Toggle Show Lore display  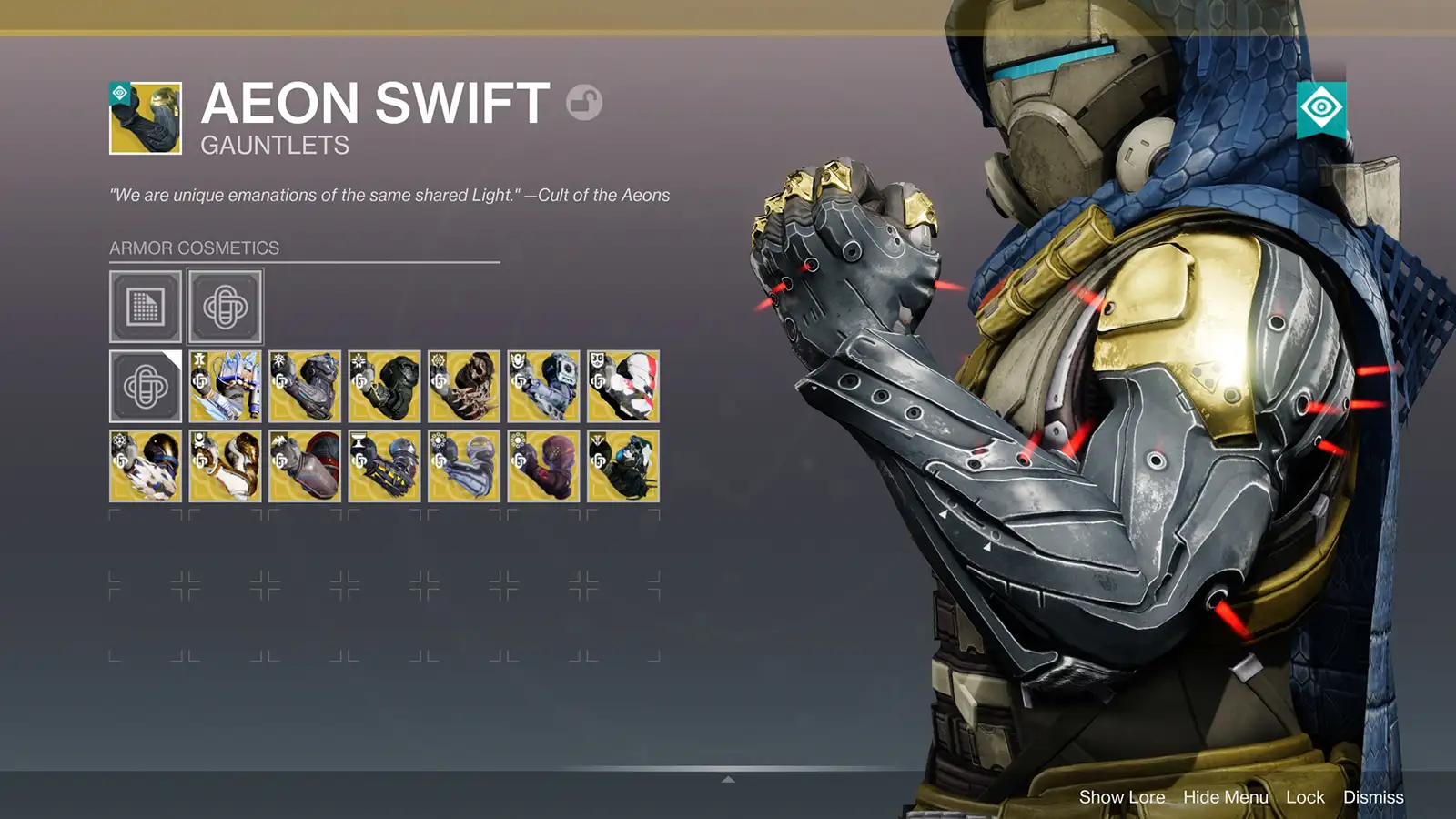[x=1122, y=797]
